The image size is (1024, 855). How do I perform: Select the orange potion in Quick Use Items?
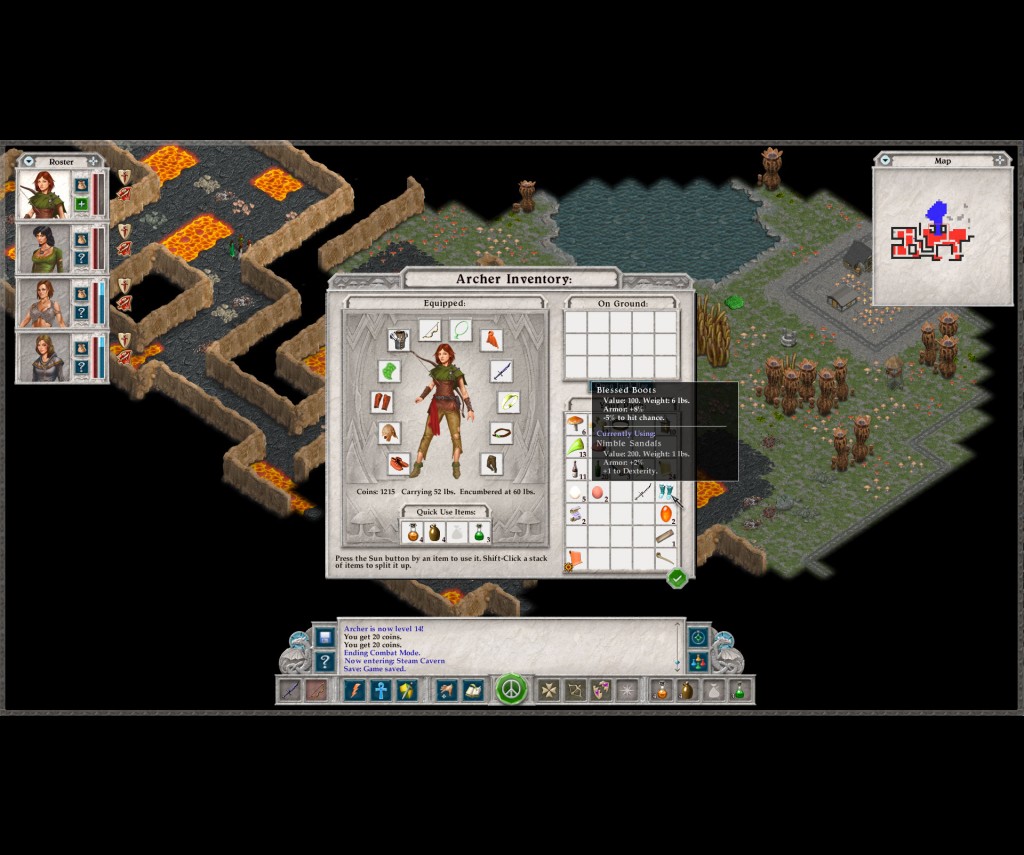[x=413, y=532]
